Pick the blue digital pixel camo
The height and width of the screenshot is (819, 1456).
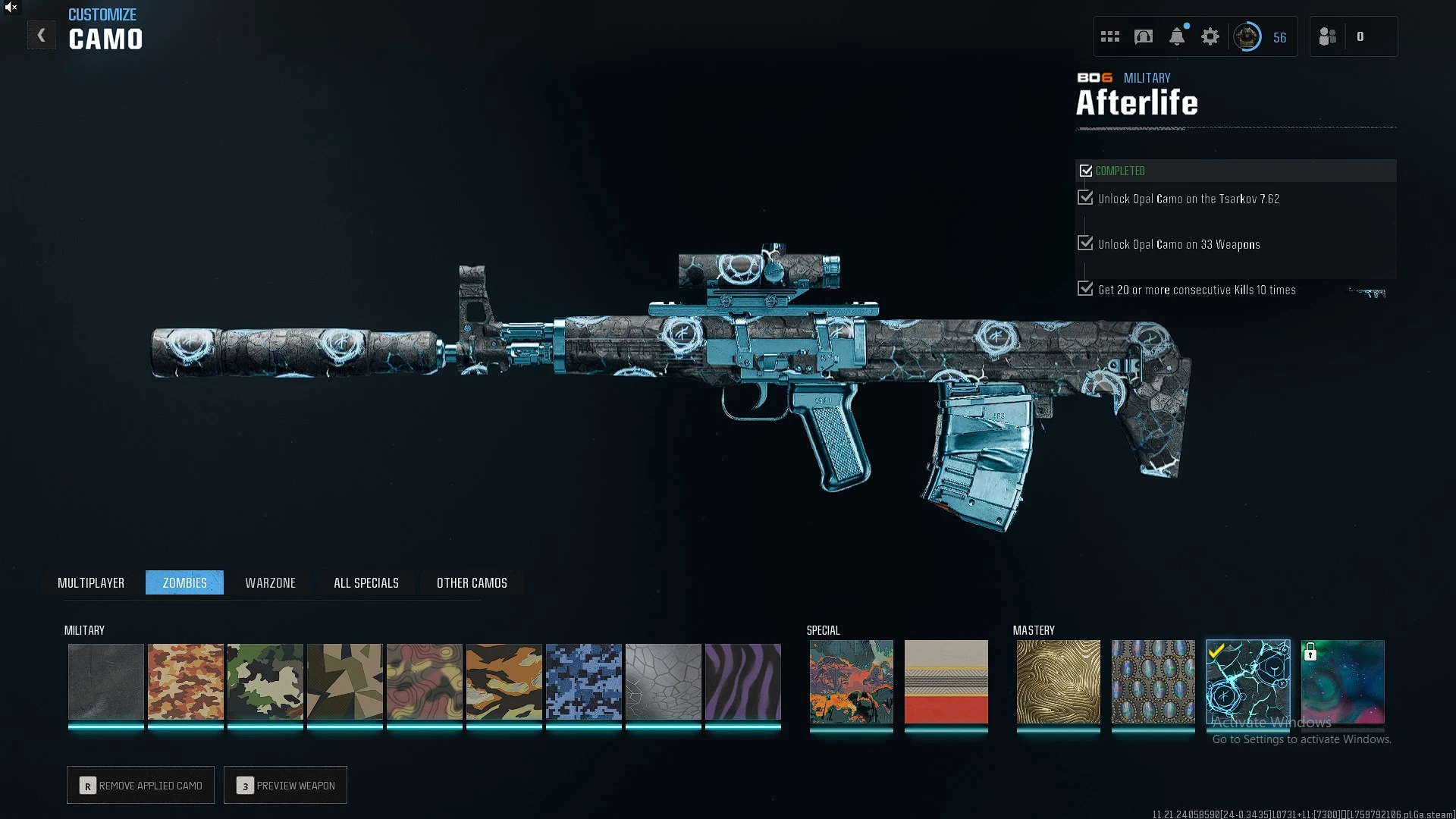pyautogui.click(x=583, y=682)
